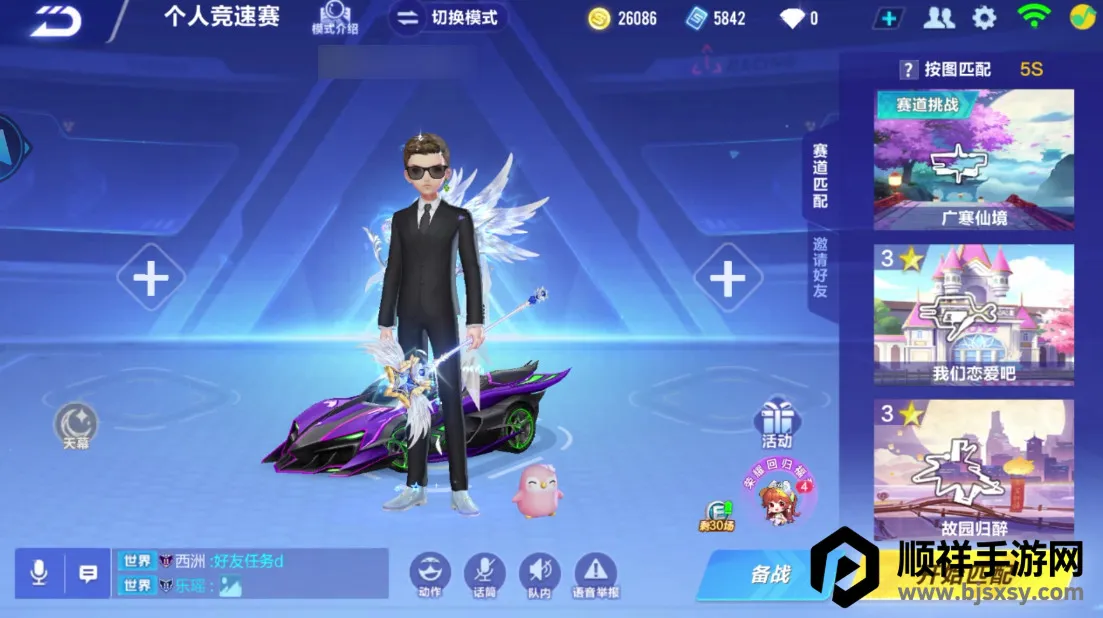Open the 活动 gift box events
Image resolution: width=1103 pixels, height=618 pixels.
coord(777,420)
